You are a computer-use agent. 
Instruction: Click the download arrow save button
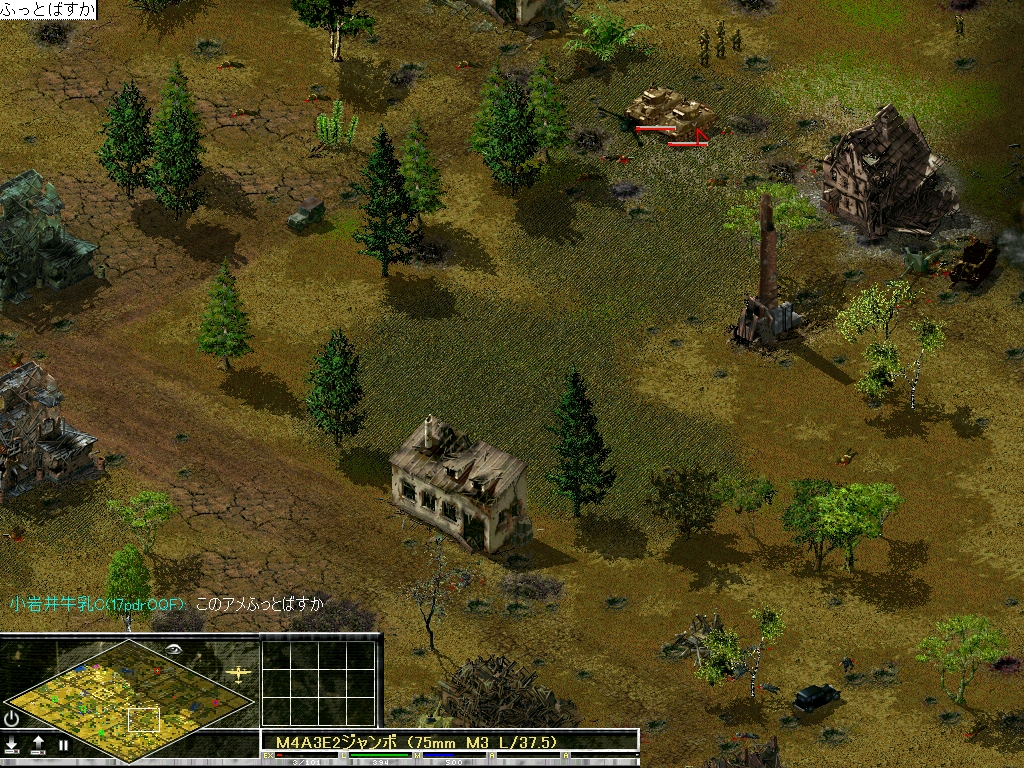click(12, 745)
